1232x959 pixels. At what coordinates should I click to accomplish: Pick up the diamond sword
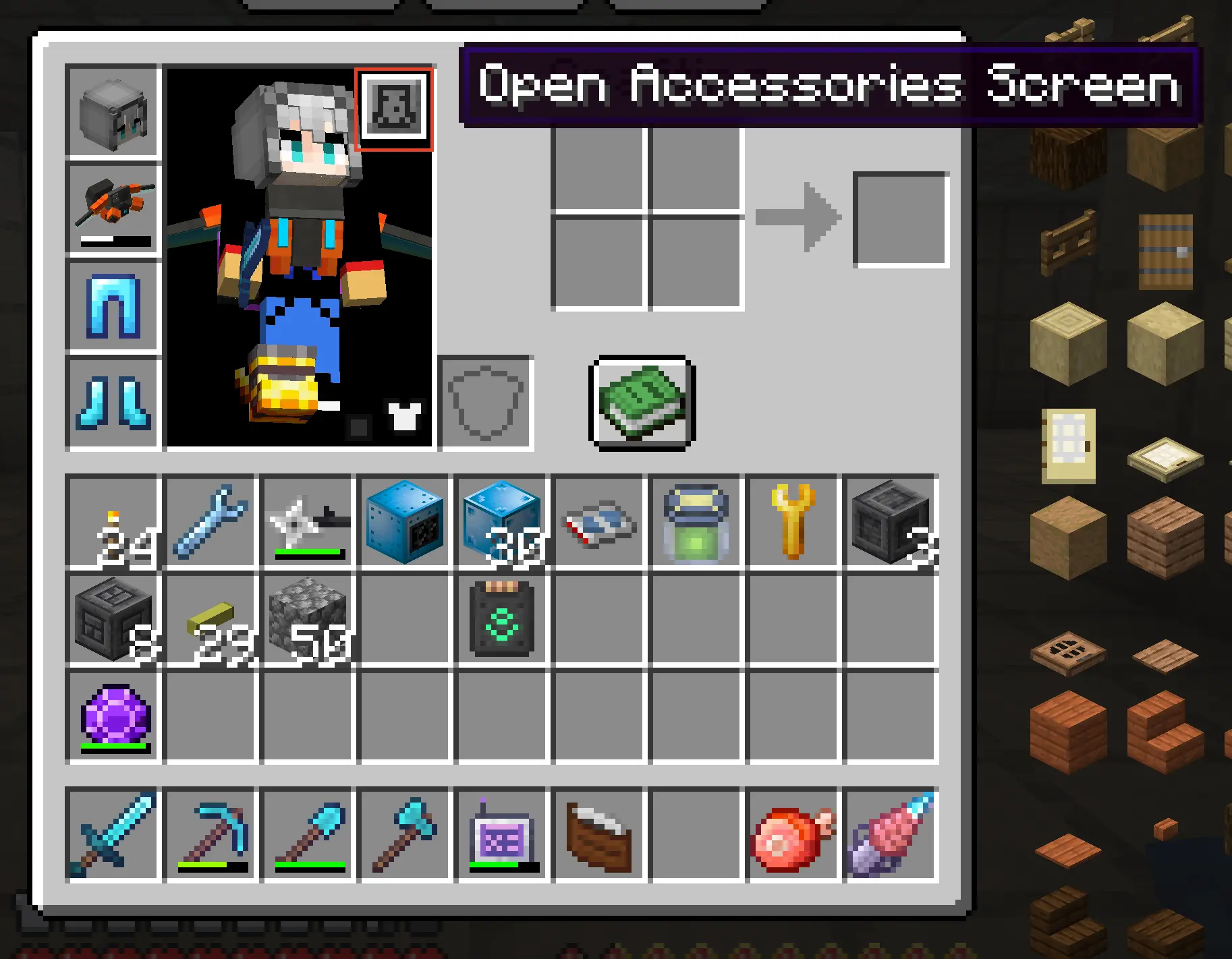click(113, 834)
